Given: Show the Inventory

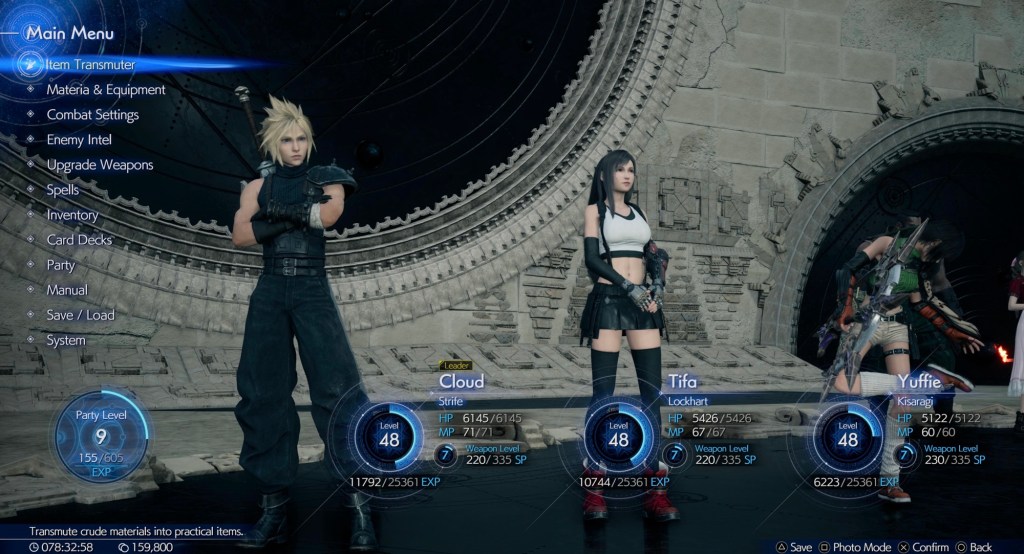Looking at the screenshot, I should point(72,215).
